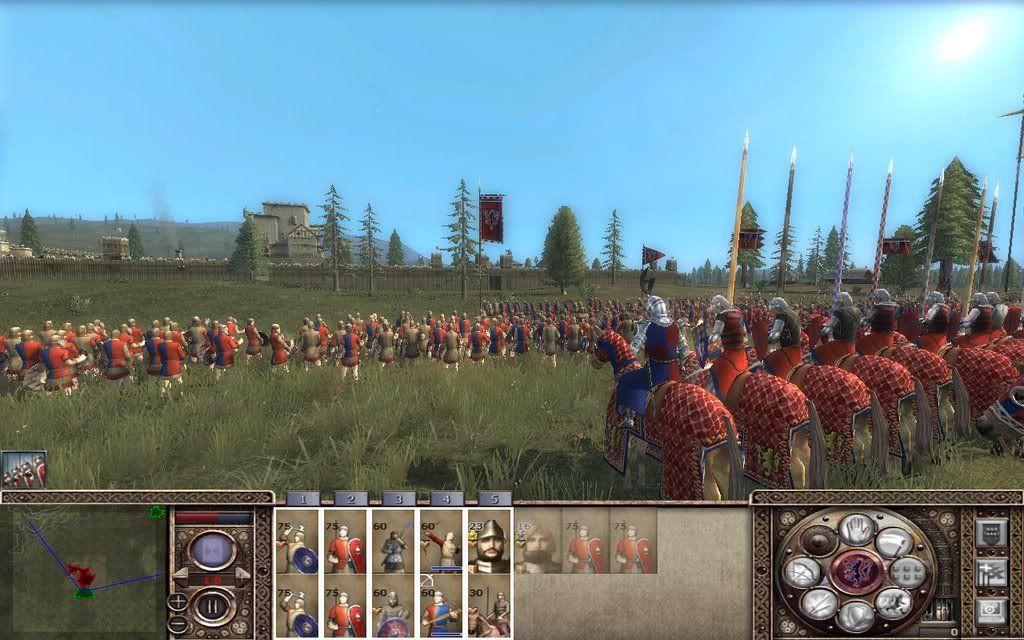
Task: Click the crossed swords melee button
Action: (818, 603)
